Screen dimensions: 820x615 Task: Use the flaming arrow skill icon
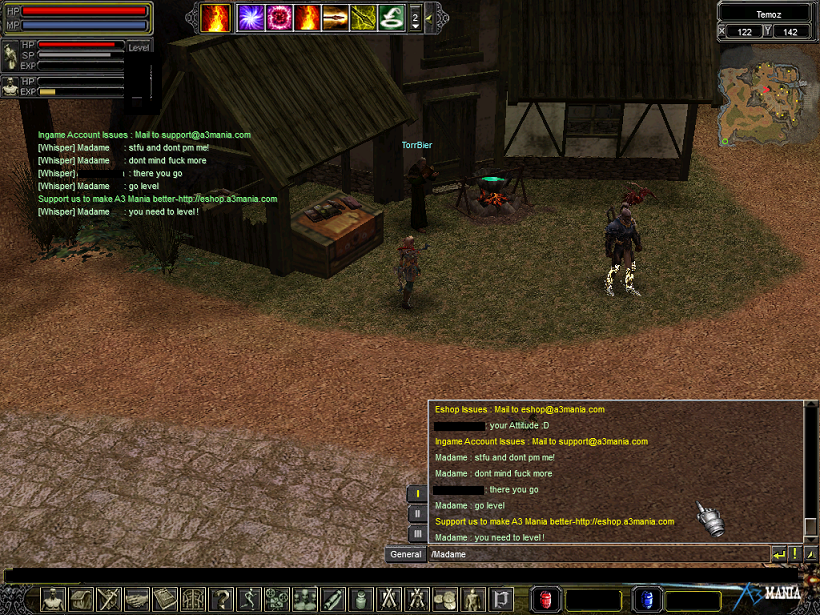click(x=335, y=18)
